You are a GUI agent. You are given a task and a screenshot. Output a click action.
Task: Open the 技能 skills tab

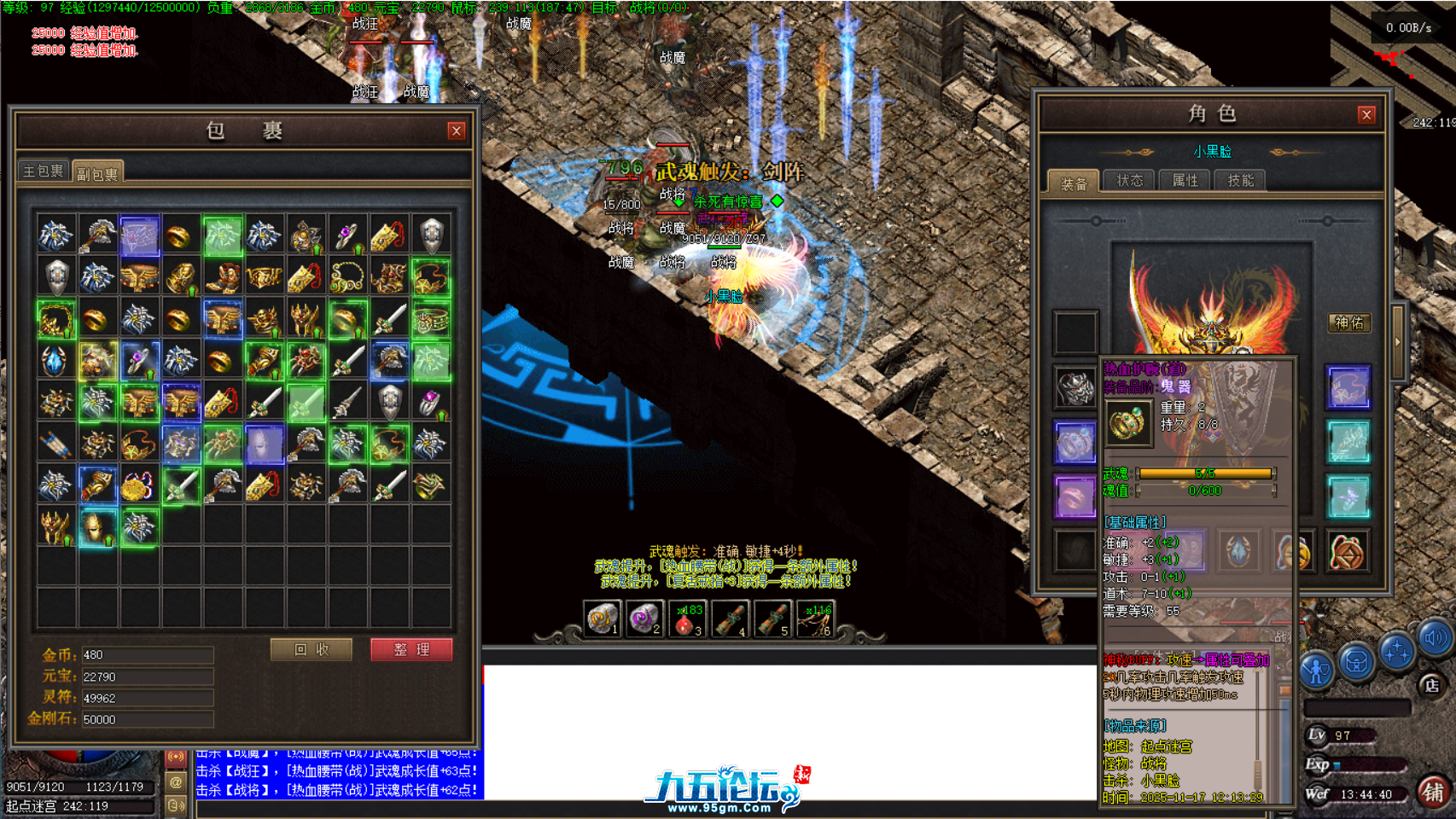1240,180
